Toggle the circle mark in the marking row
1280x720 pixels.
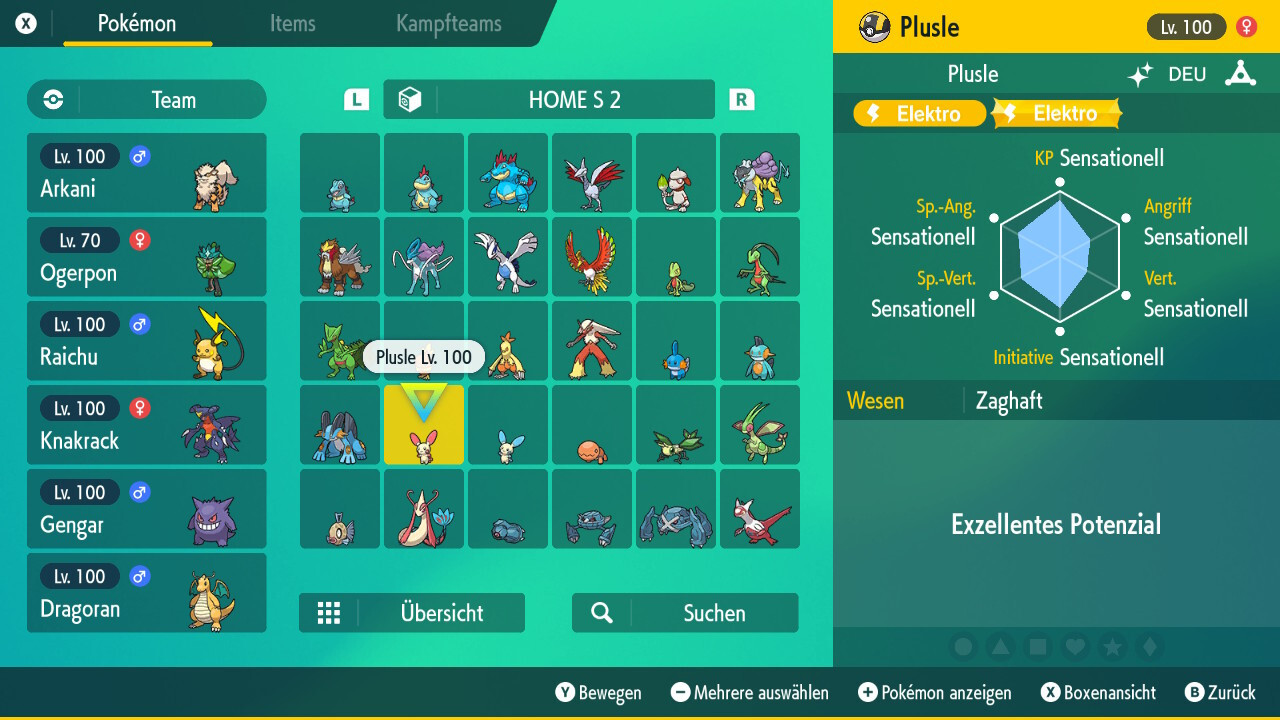[x=964, y=646]
